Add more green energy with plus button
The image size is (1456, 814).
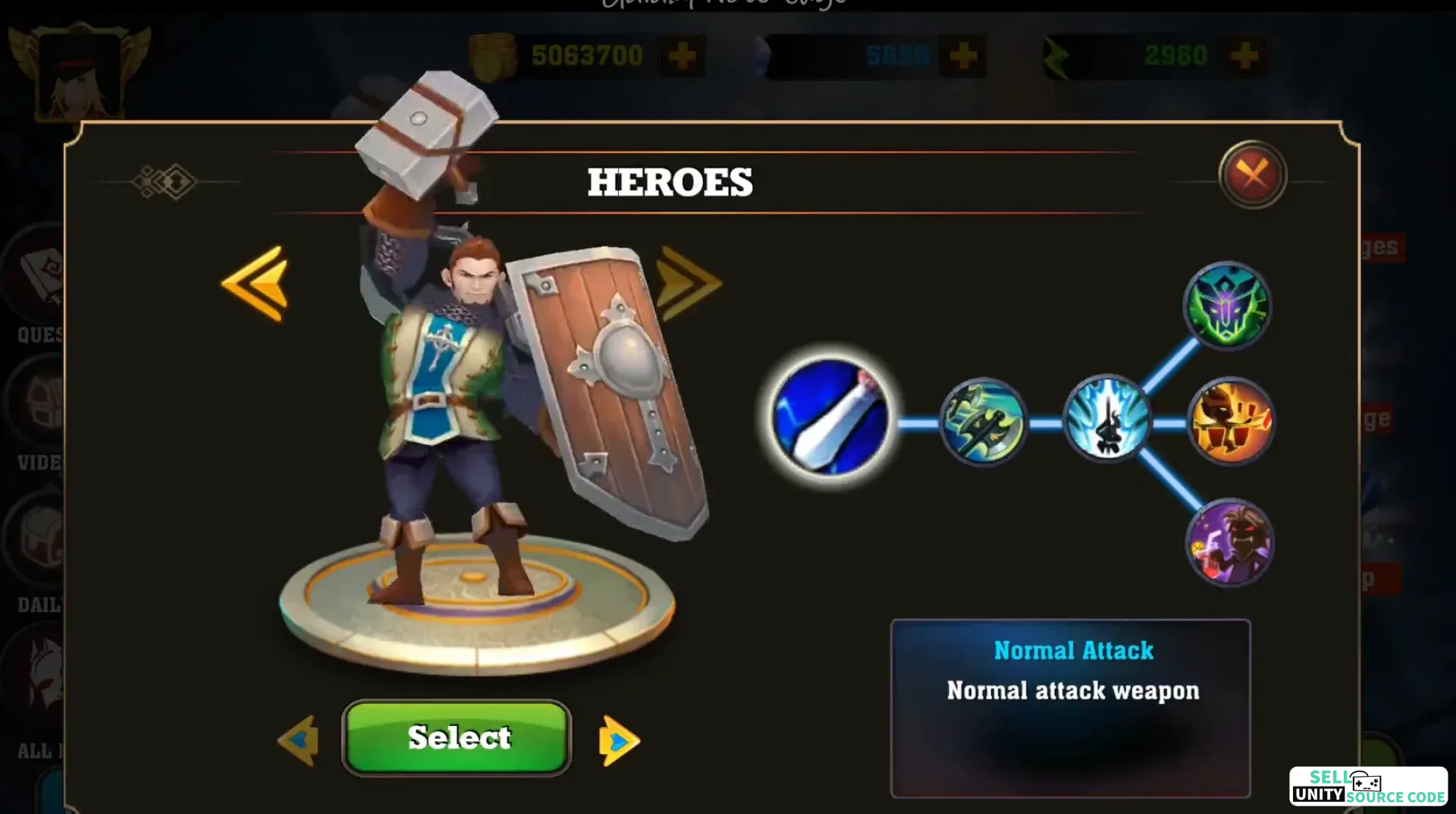[1244, 55]
